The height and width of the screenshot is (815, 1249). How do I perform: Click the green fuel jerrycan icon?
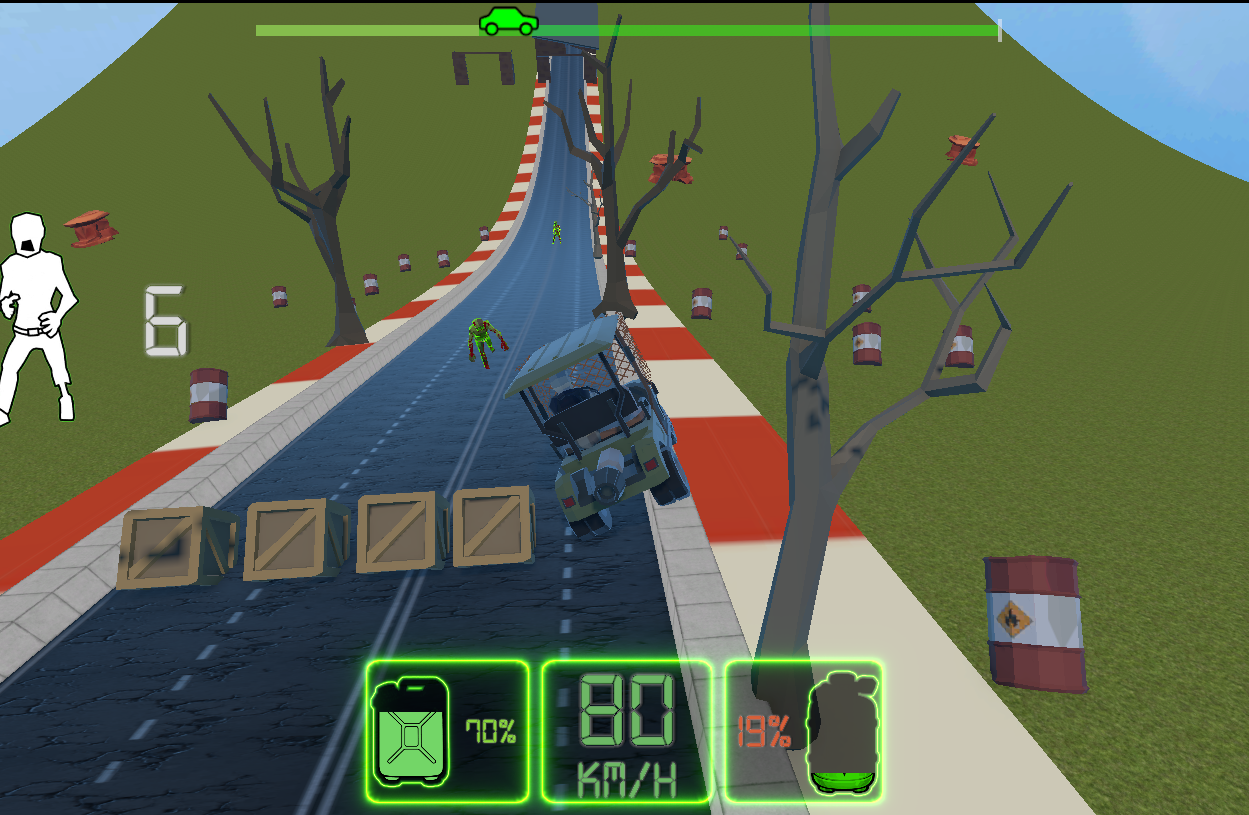click(x=410, y=731)
